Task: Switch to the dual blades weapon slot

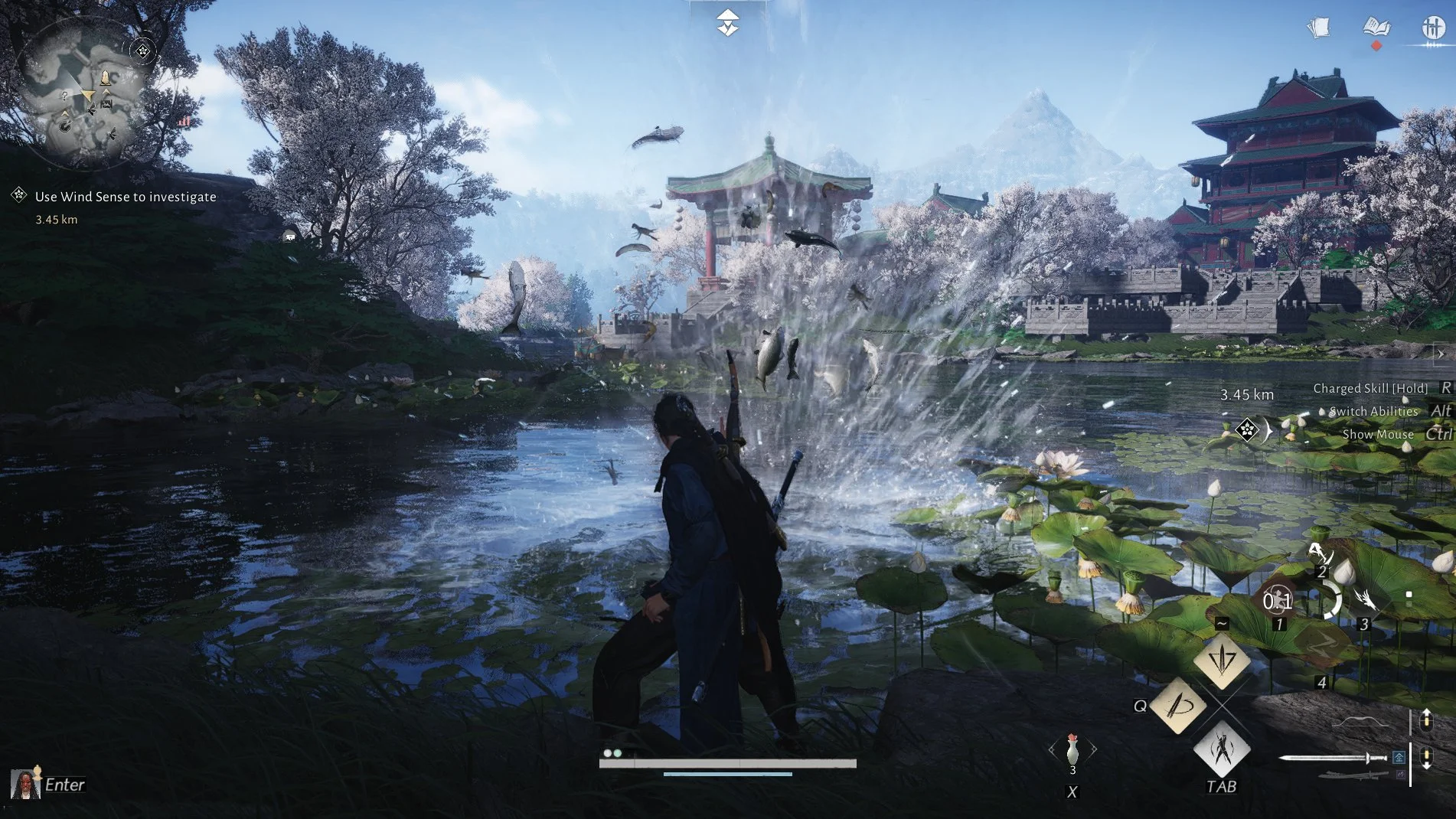Action: [1350, 775]
